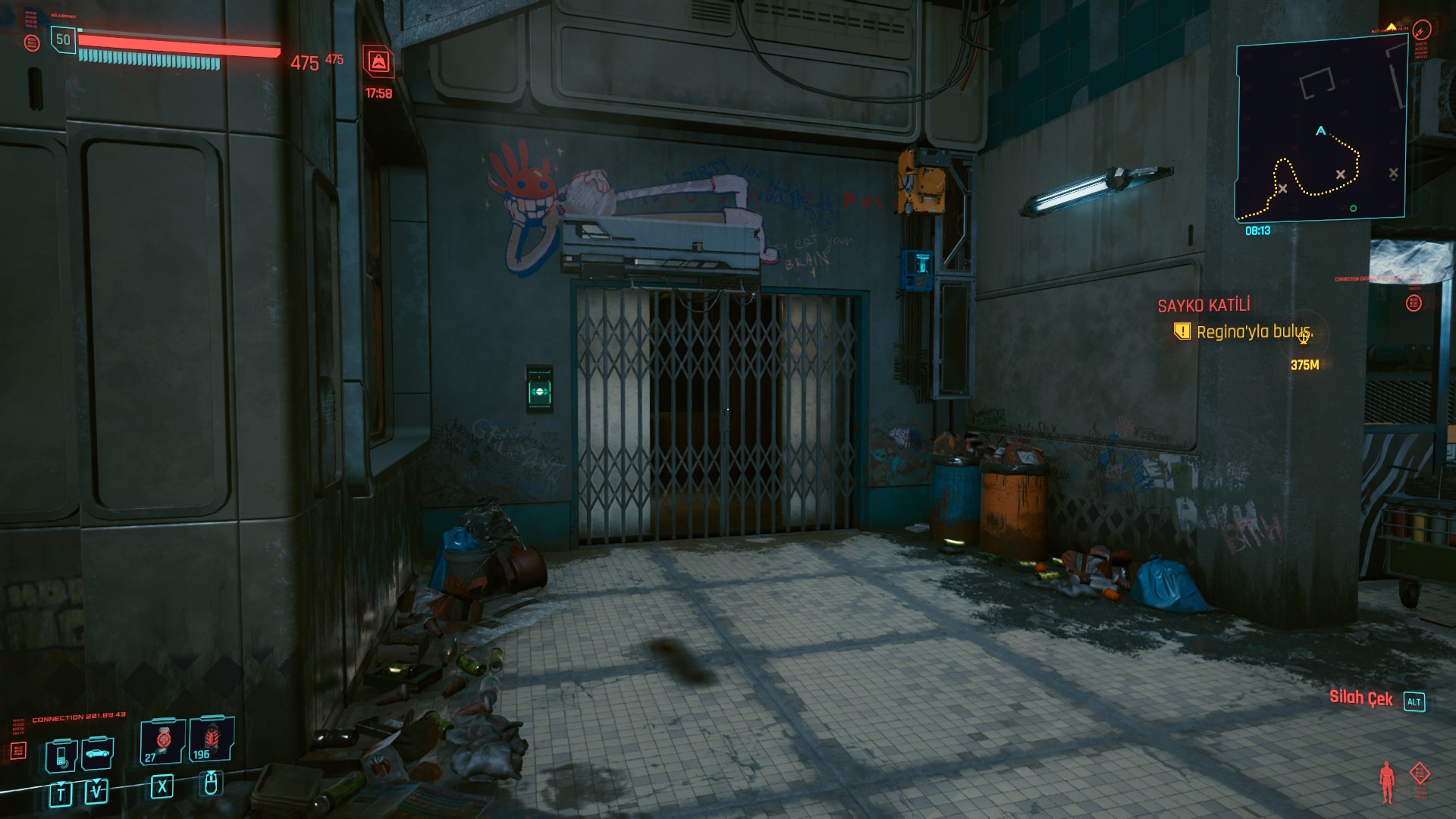Click the level 50 badge

point(63,39)
